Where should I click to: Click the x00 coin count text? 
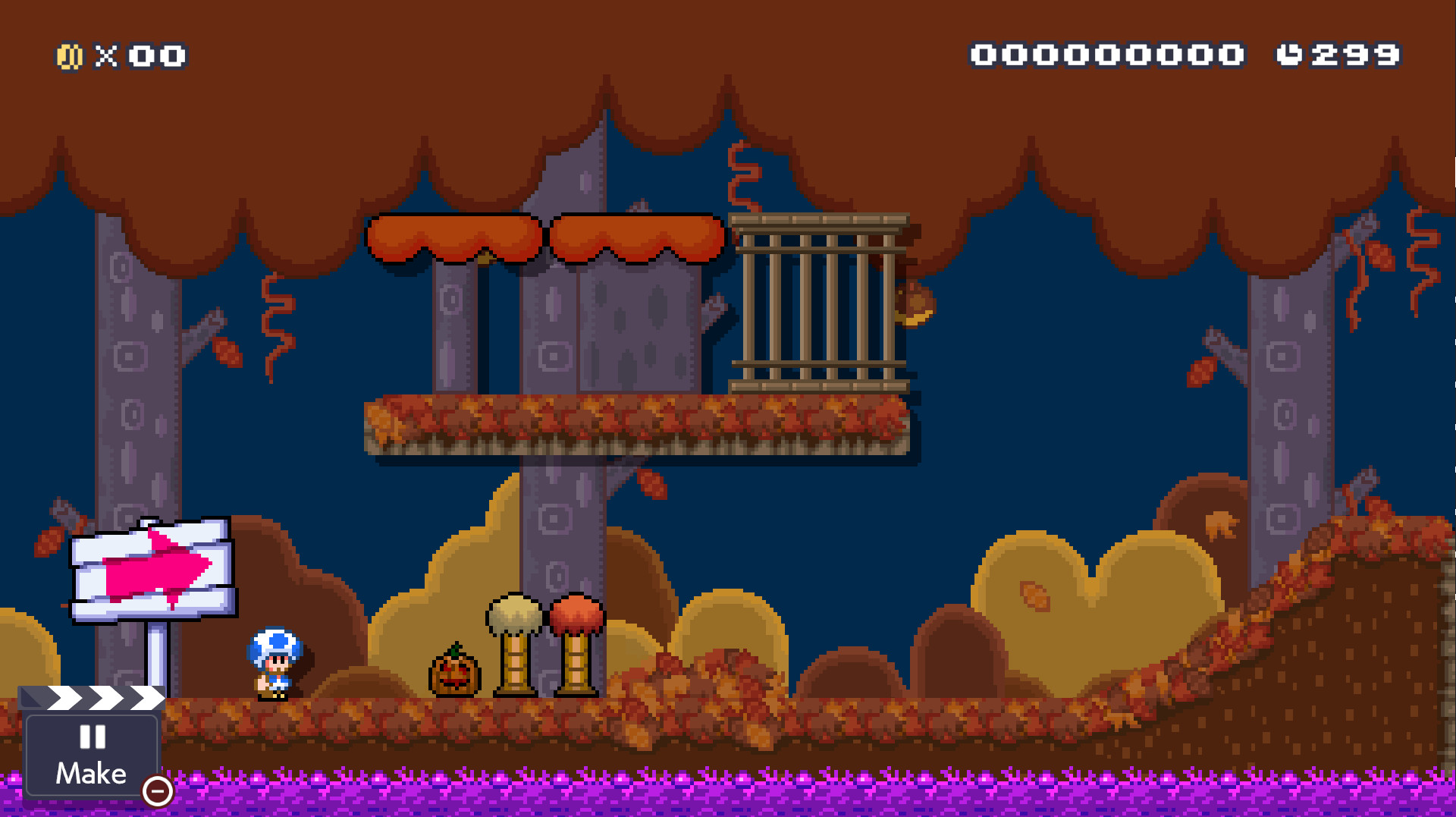pos(140,55)
